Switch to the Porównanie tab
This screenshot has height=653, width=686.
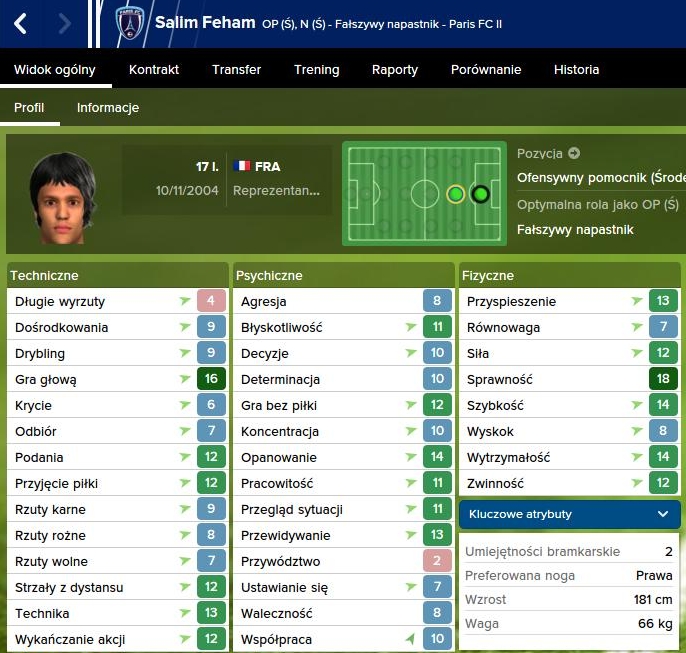pos(486,70)
